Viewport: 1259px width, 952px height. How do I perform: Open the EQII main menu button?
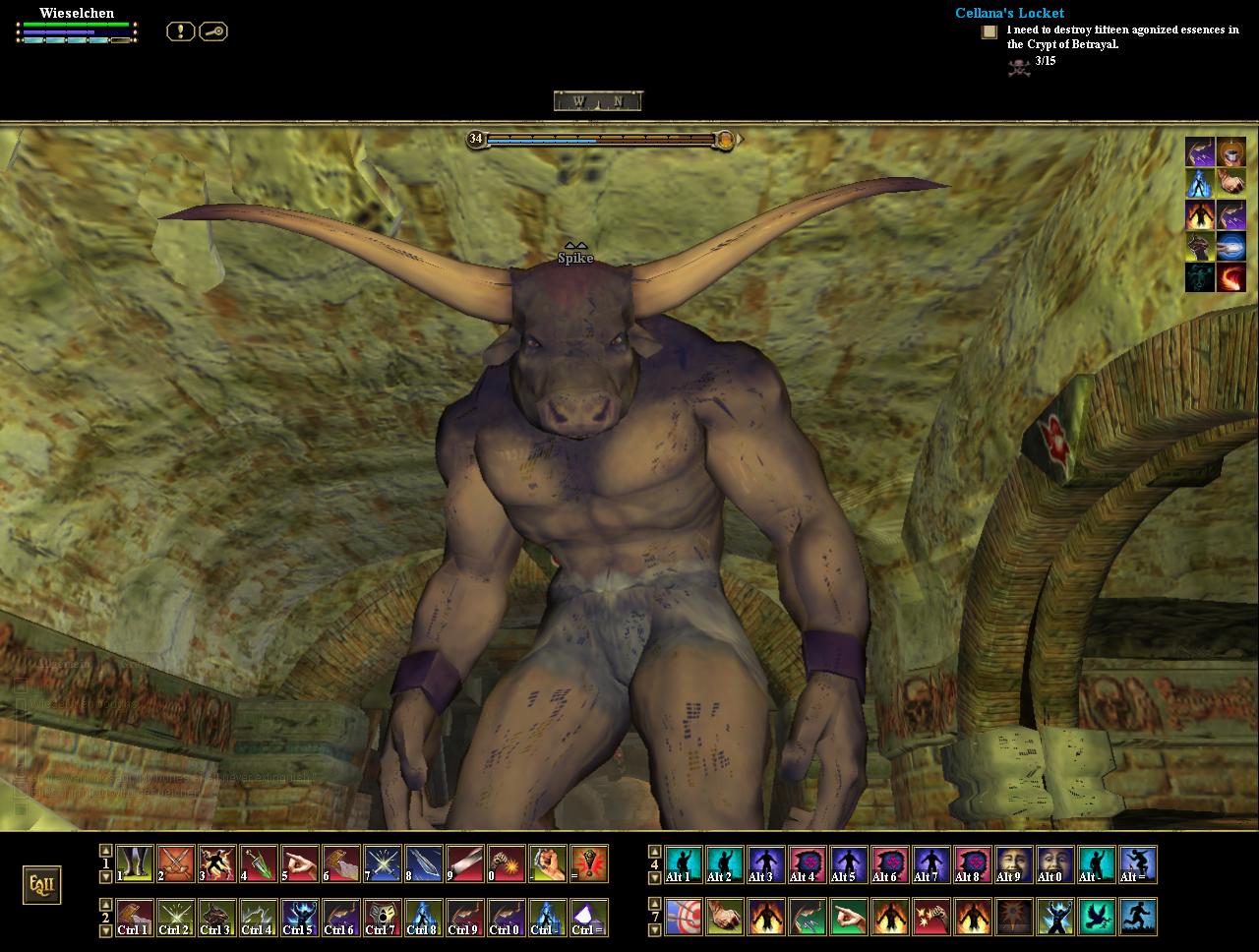[x=42, y=884]
